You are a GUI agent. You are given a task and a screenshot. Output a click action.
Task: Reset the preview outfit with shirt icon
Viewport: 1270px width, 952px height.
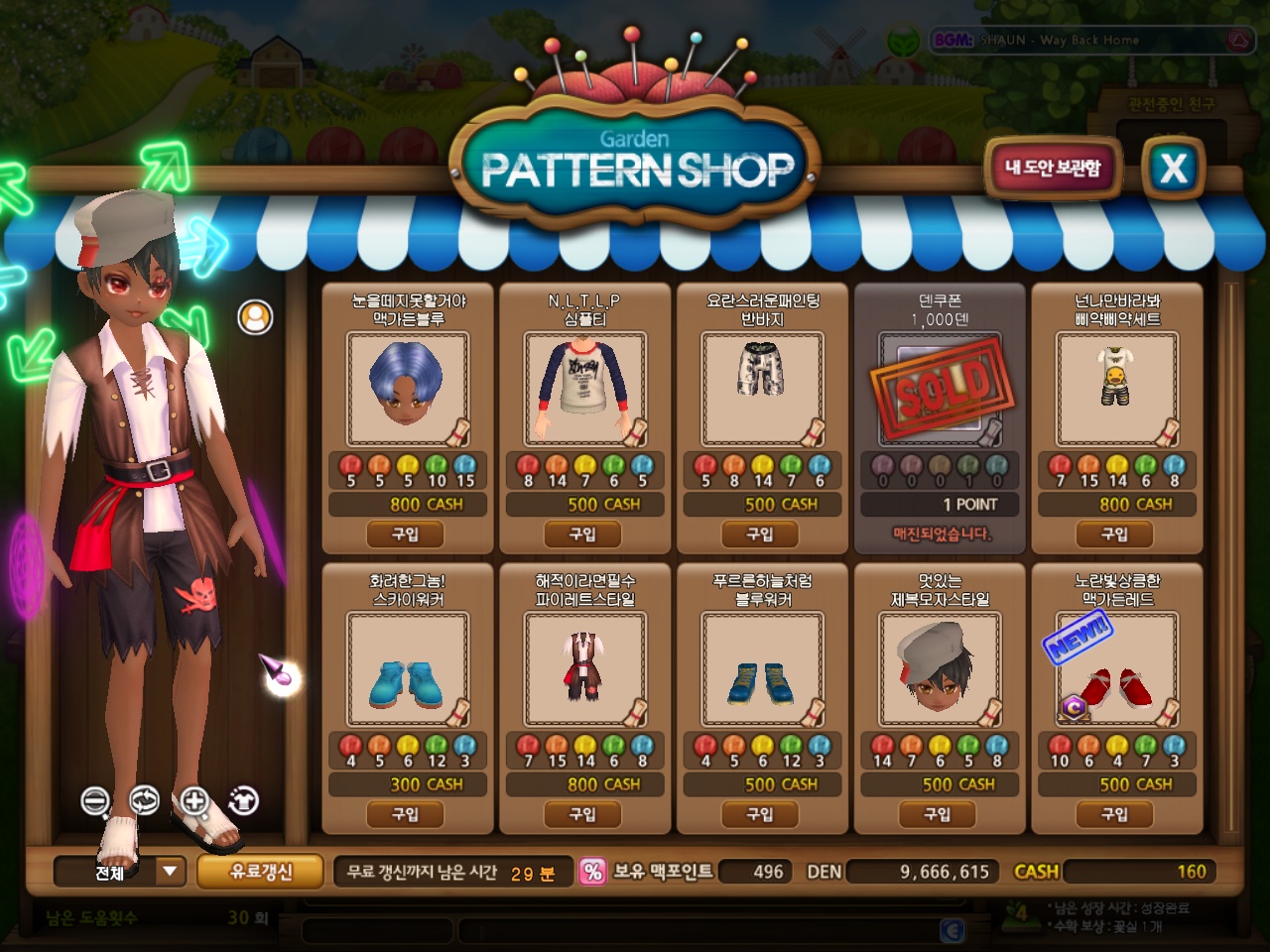243,800
